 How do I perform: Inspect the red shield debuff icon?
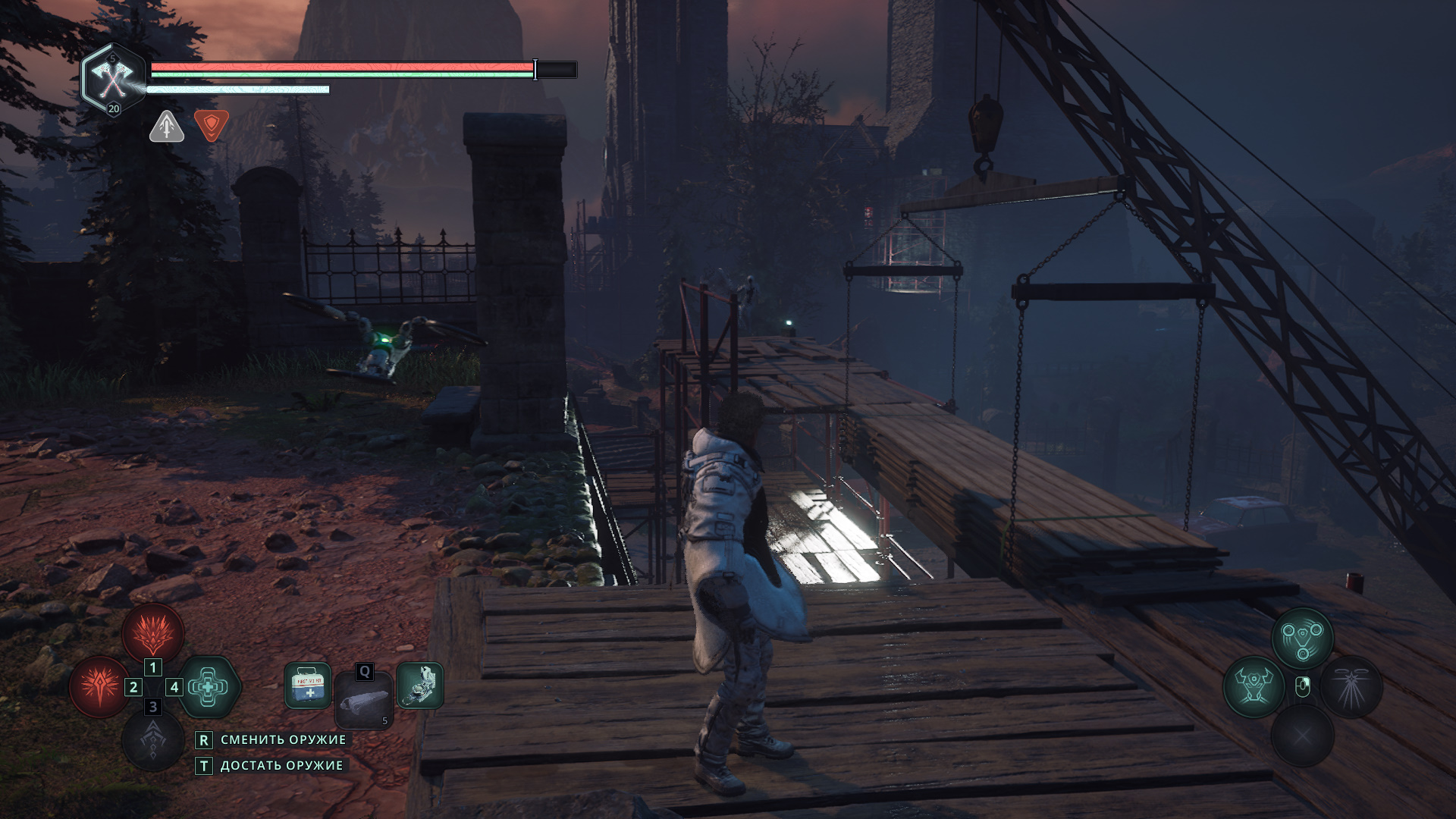211,125
